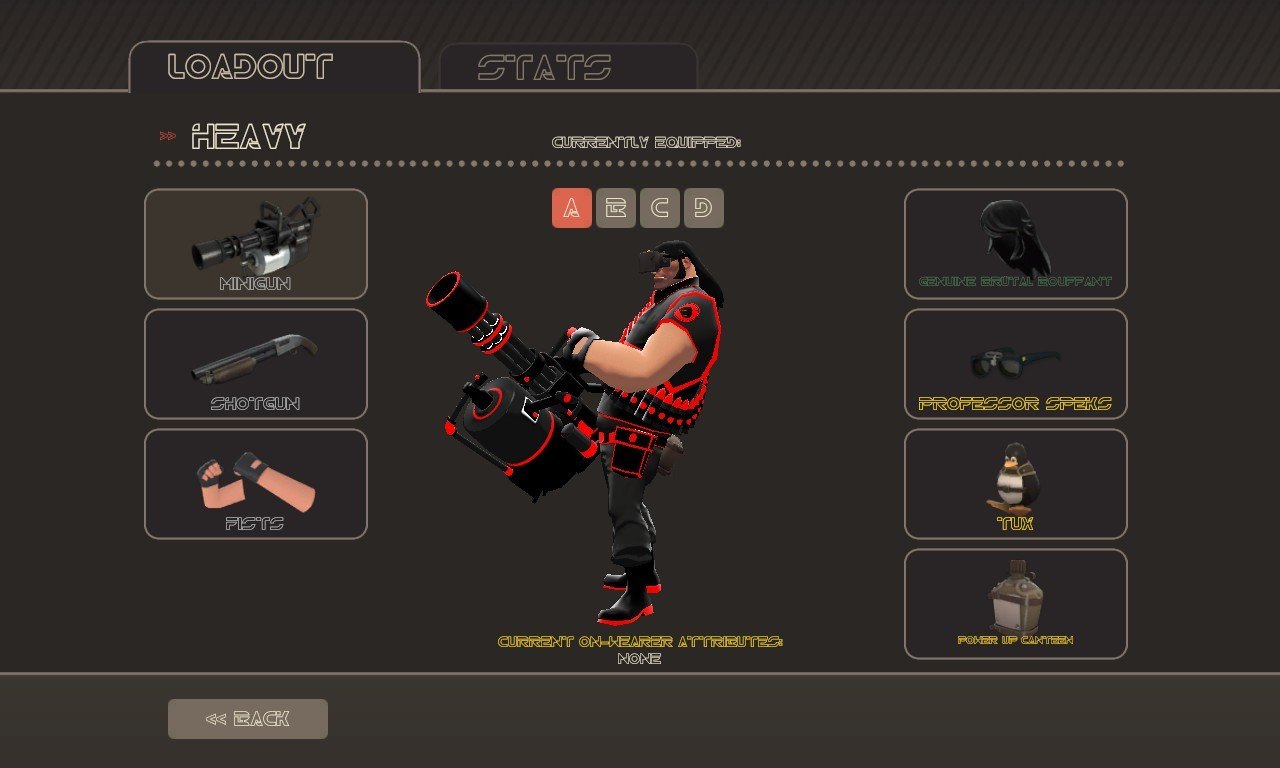Go back with the Back button
Image resolution: width=1280 pixels, height=768 pixels.
pos(248,719)
